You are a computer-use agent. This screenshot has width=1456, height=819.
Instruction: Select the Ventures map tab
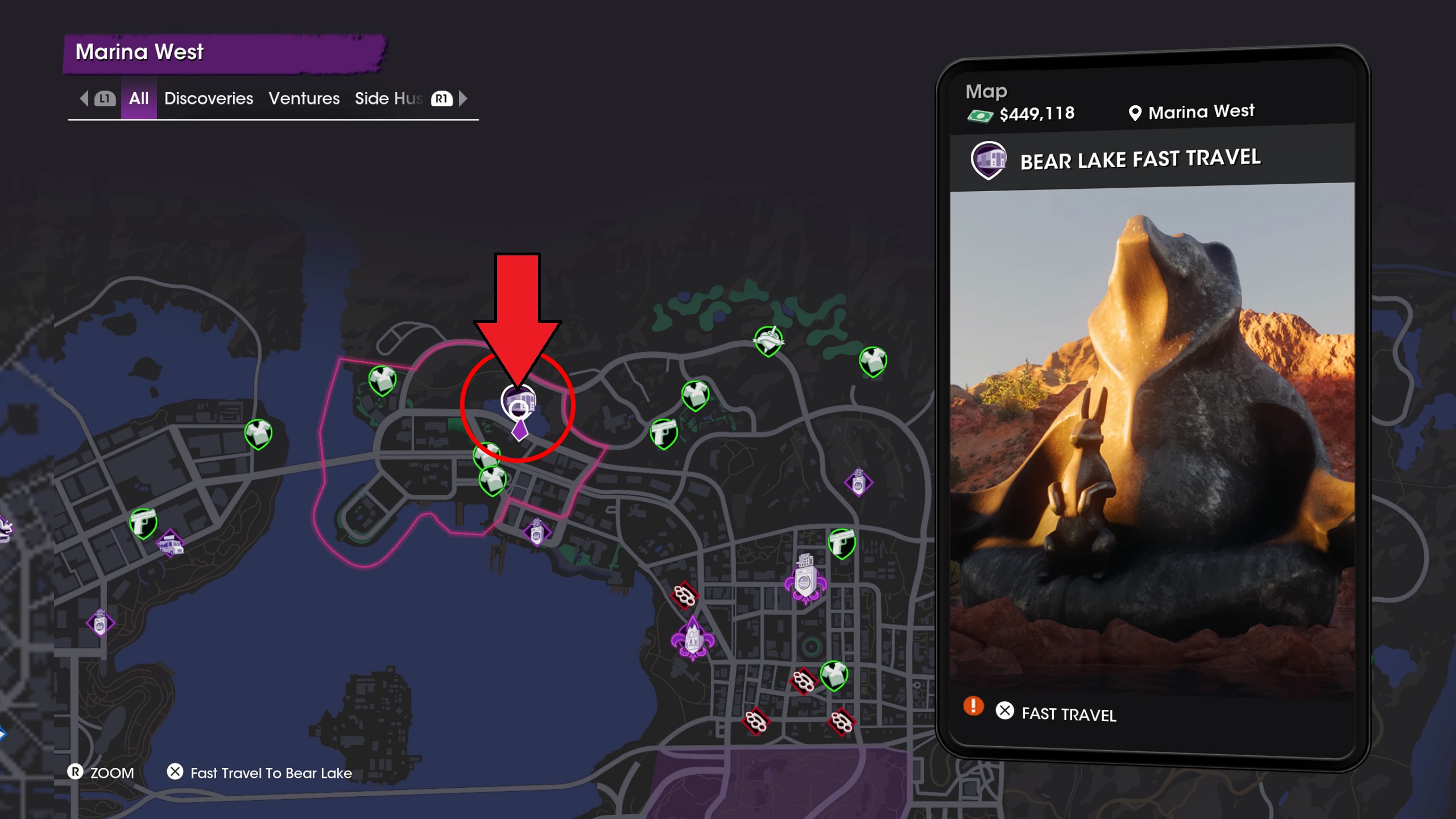tap(304, 98)
